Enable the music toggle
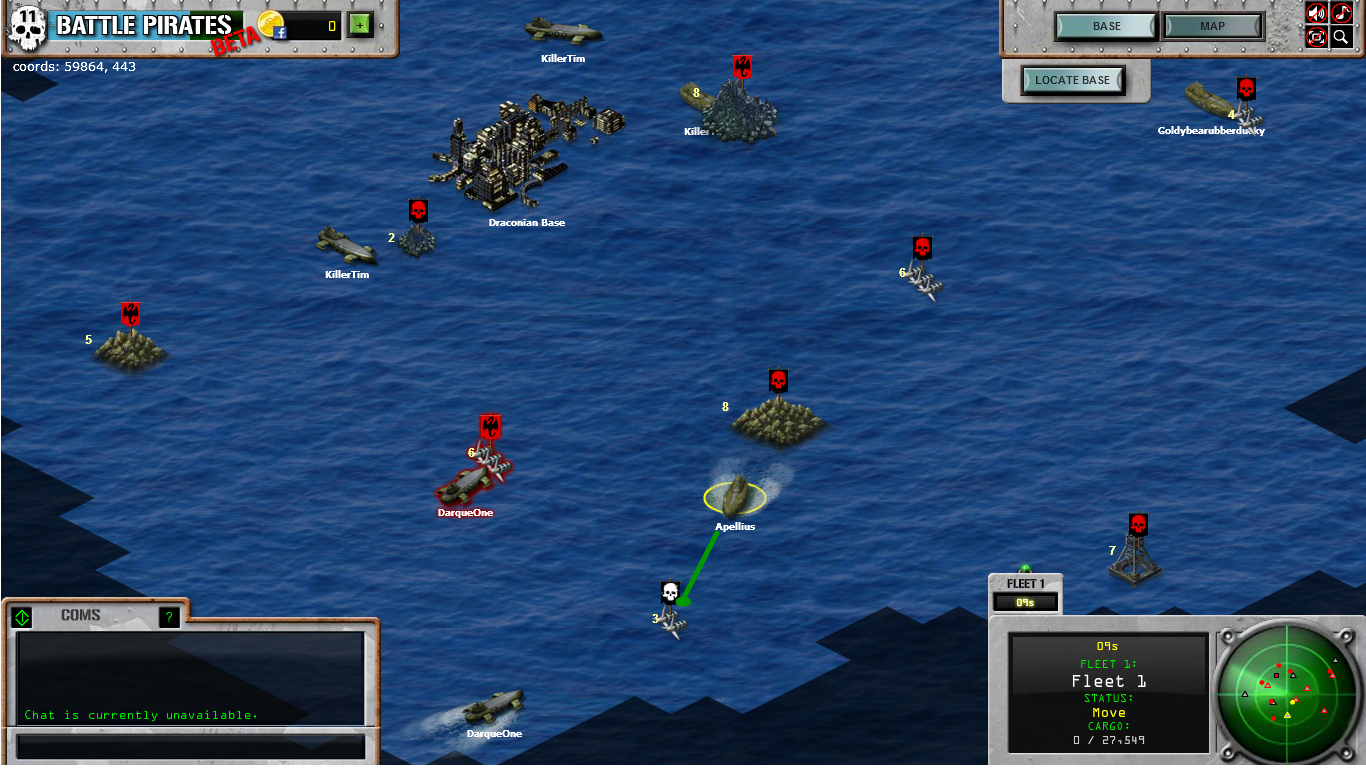 1344,13
